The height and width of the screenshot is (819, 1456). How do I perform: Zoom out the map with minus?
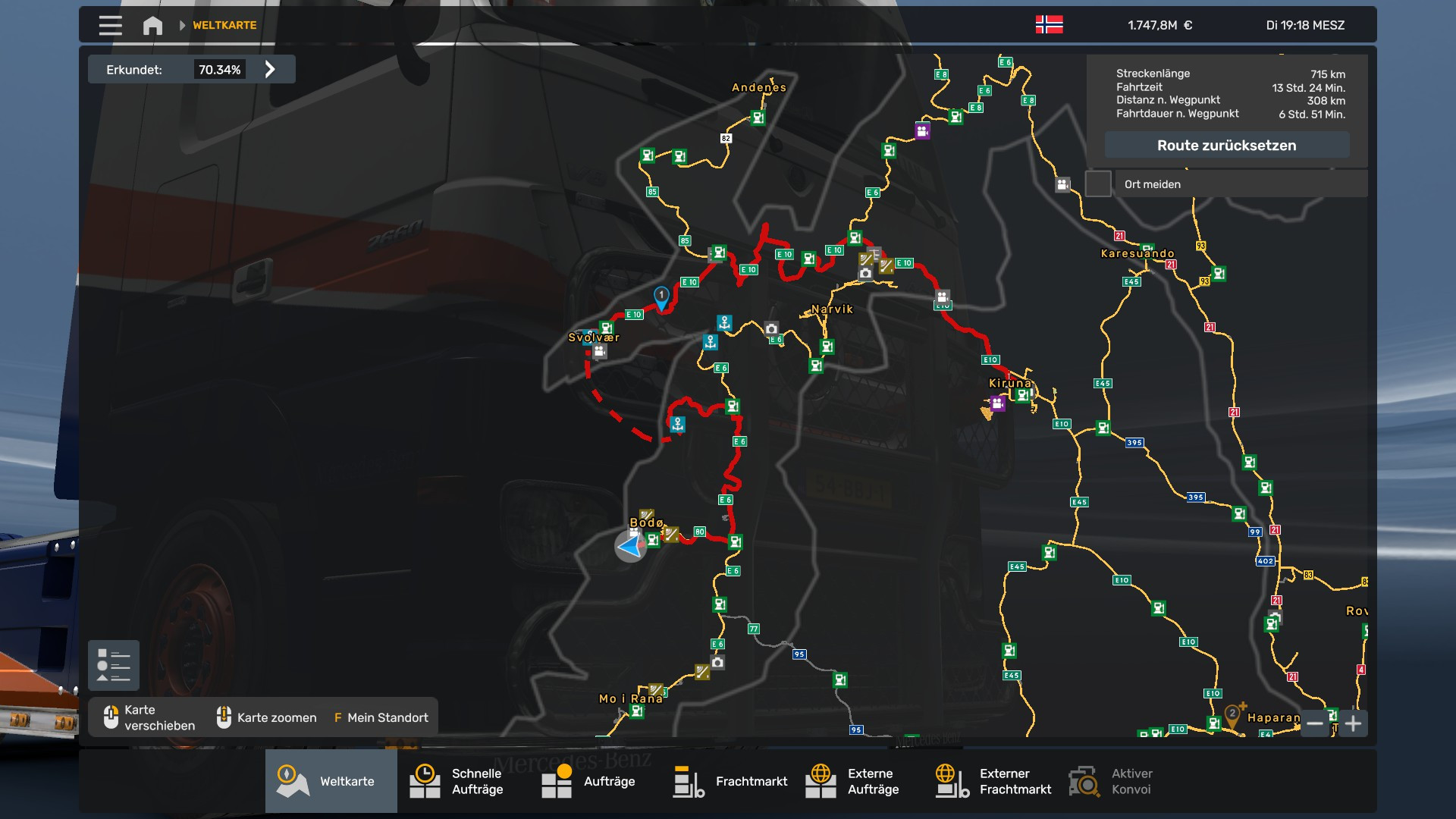pyautogui.click(x=1315, y=723)
